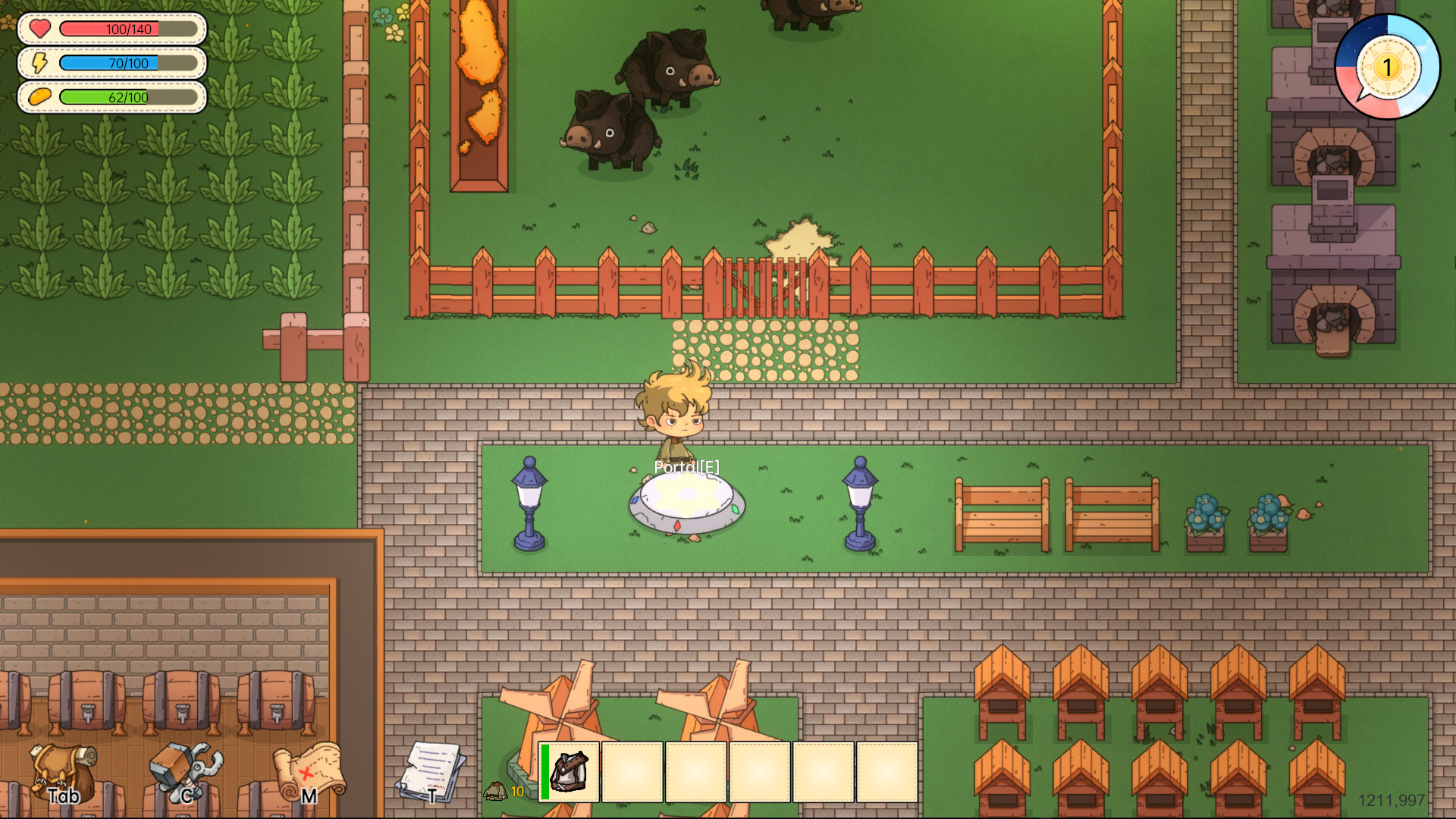Click the energy bar showing 70/100

[x=129, y=64]
